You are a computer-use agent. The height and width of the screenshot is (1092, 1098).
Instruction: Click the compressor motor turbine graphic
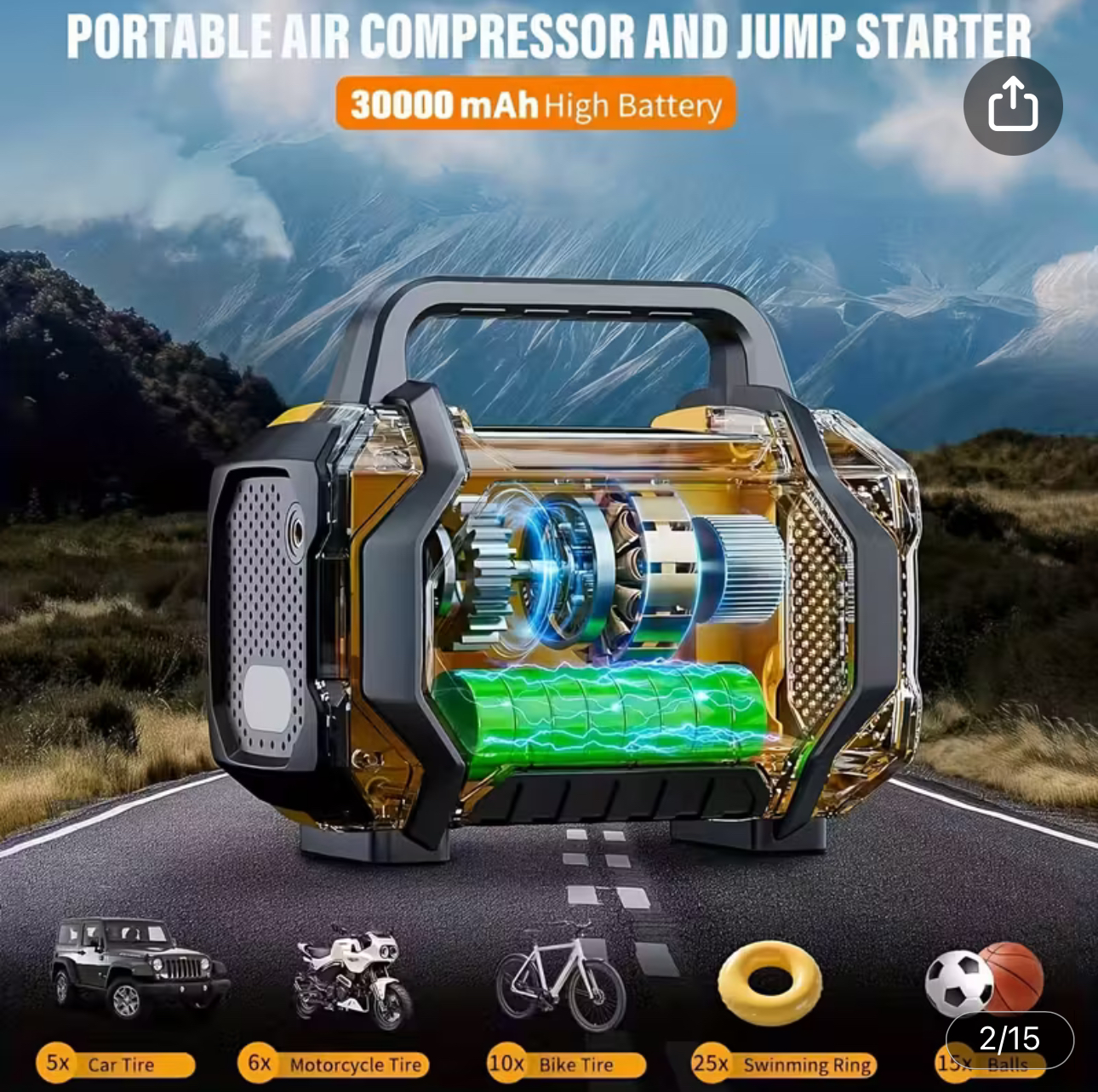613,570
